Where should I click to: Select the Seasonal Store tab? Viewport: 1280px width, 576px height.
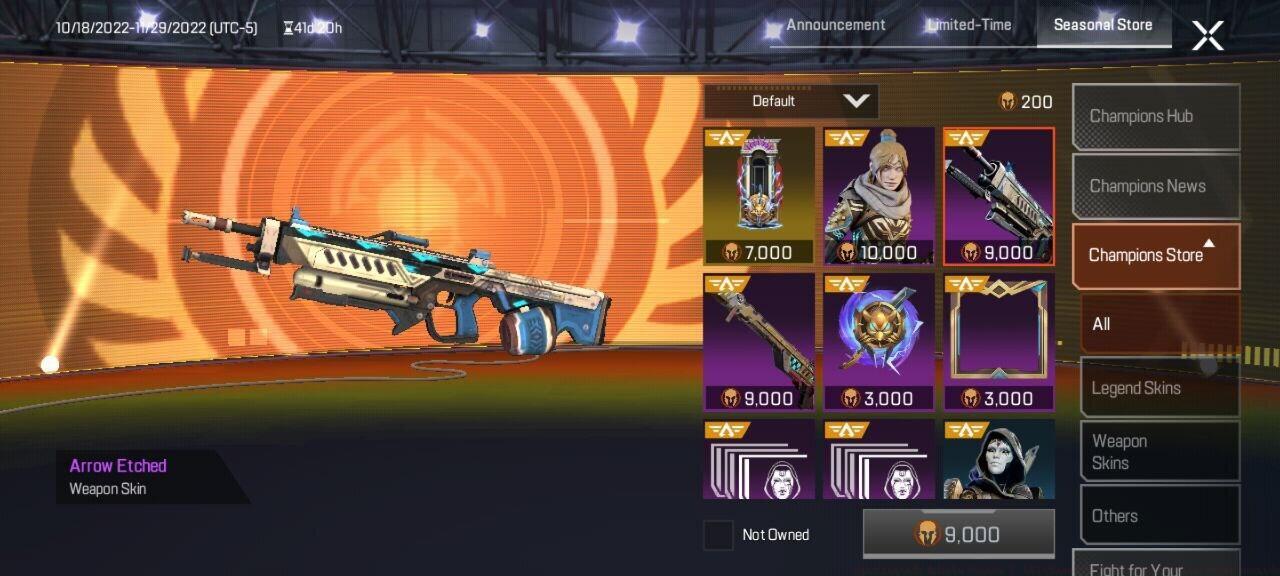click(x=1103, y=25)
